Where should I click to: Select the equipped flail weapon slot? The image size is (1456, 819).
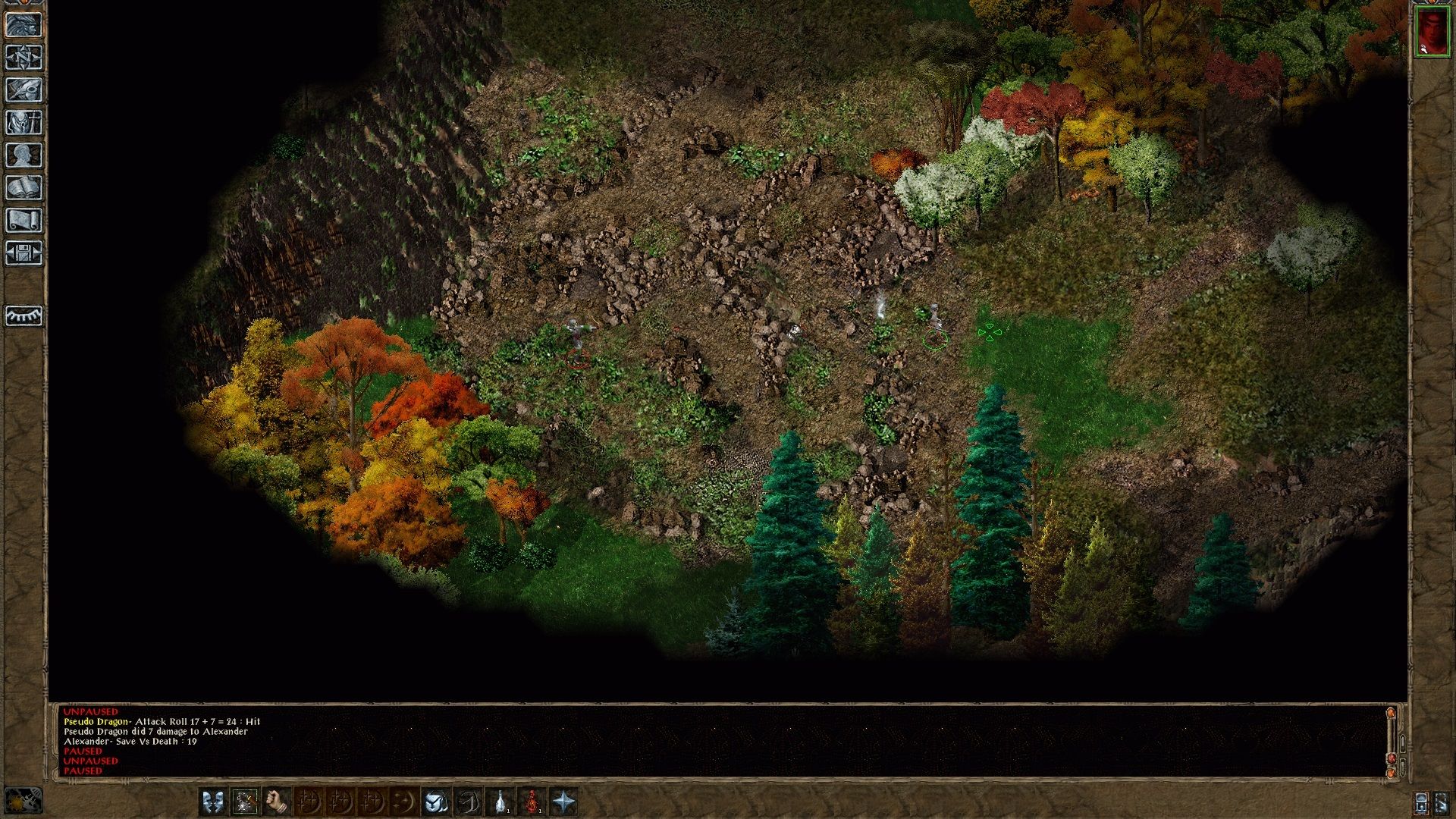(245, 802)
